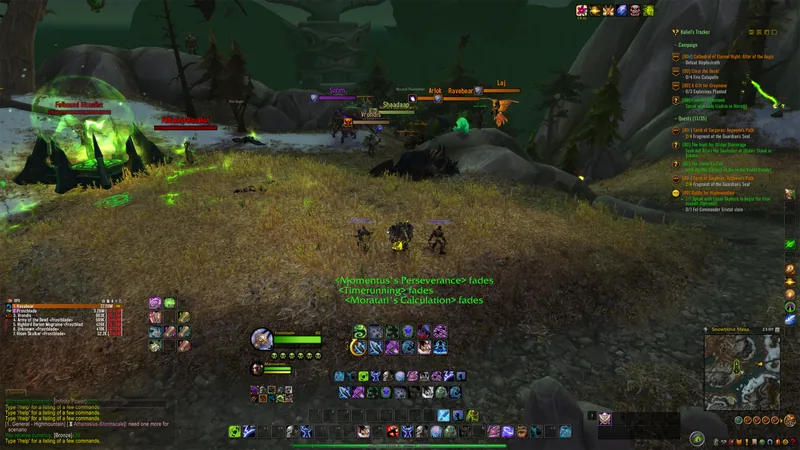Click the first buff icon at top

pyautogui.click(x=581, y=10)
